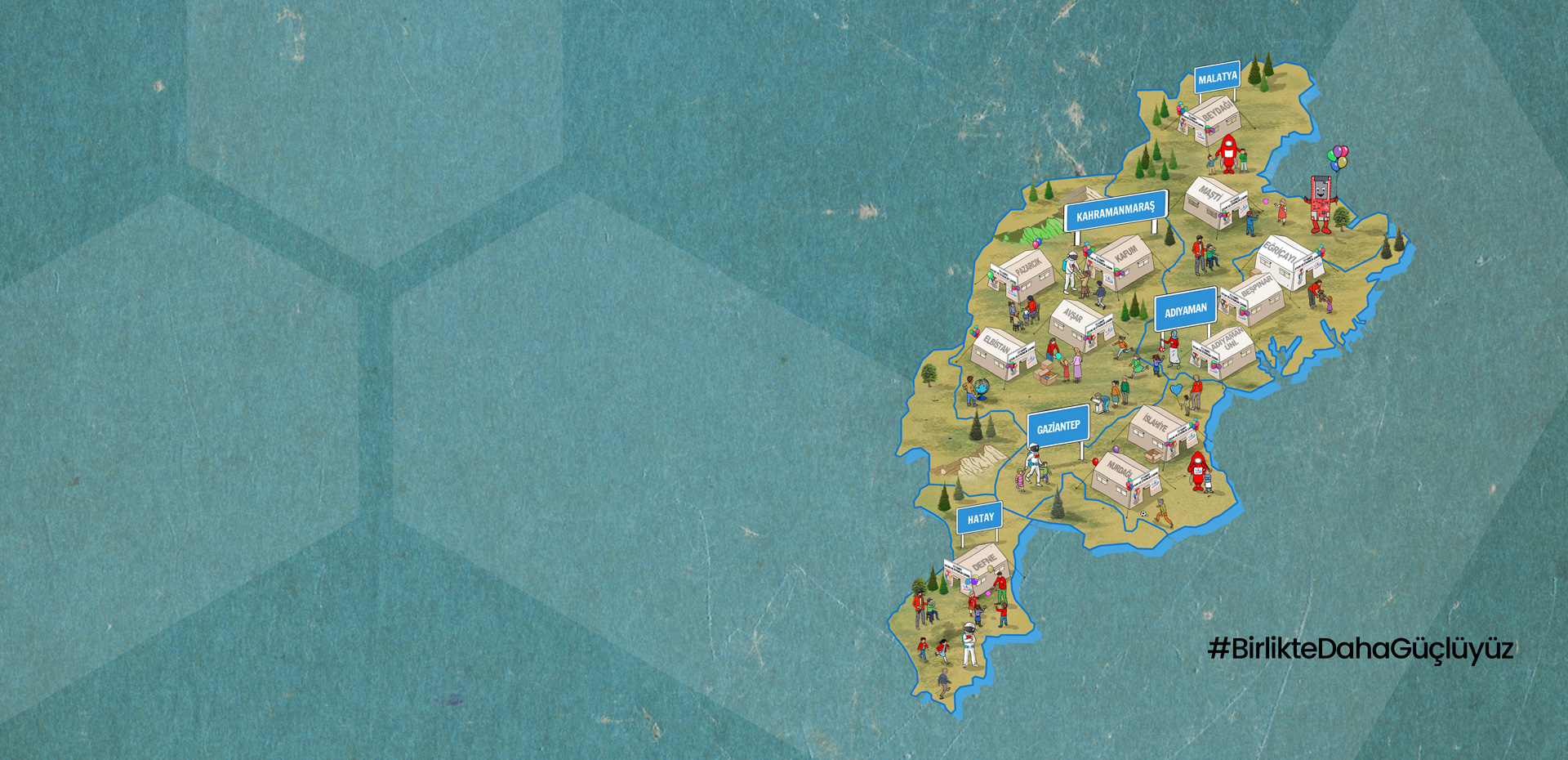Choose the Nurdağı tent

pos(1124,477)
